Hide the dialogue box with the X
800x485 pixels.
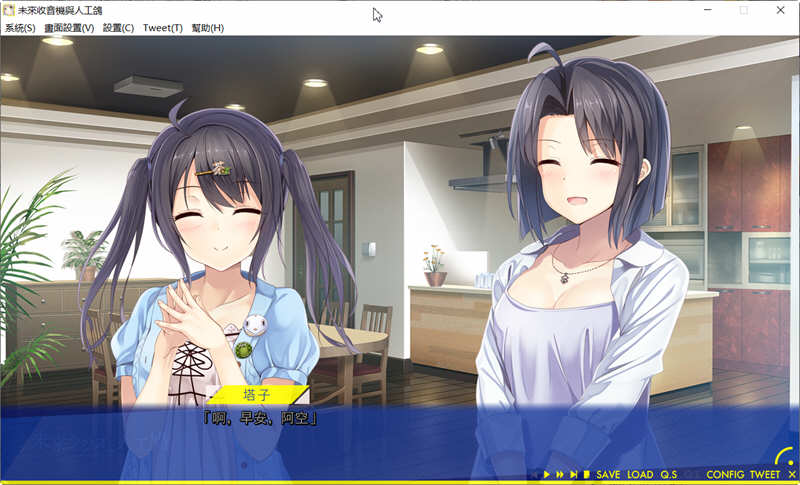(x=791, y=475)
